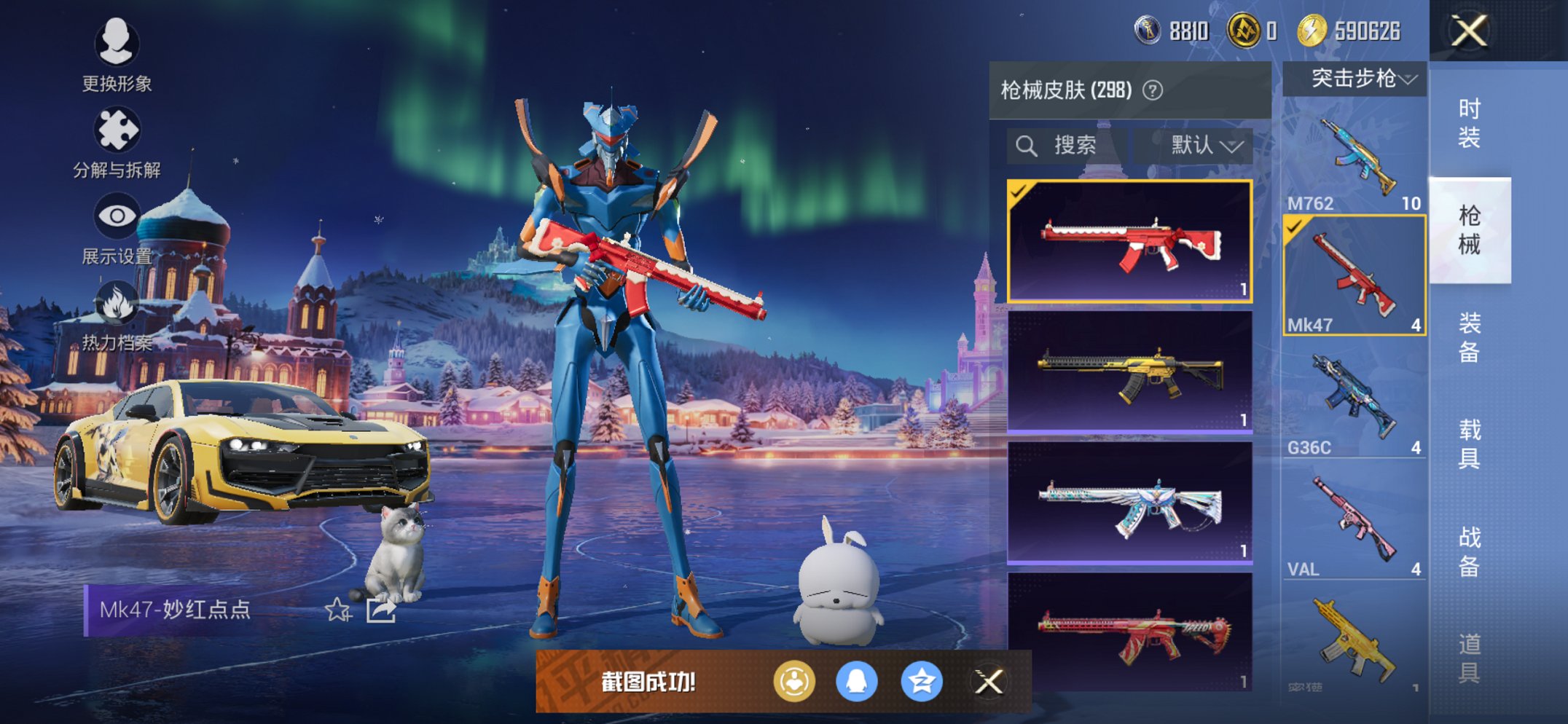
Task: Switch to the 装备 equipment tab
Action: (1469, 338)
